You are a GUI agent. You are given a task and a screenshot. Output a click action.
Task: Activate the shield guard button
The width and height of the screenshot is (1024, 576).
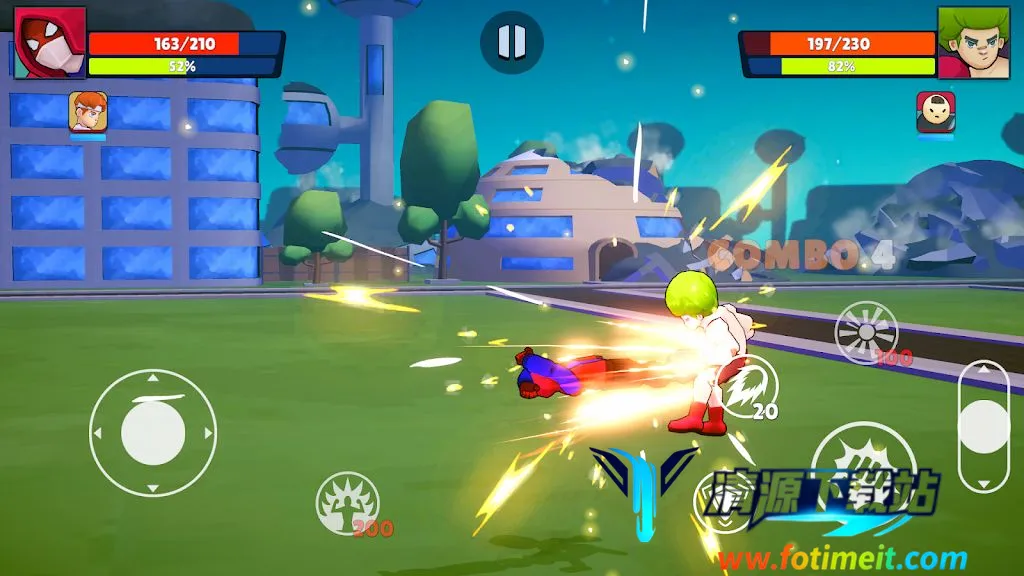(724, 500)
